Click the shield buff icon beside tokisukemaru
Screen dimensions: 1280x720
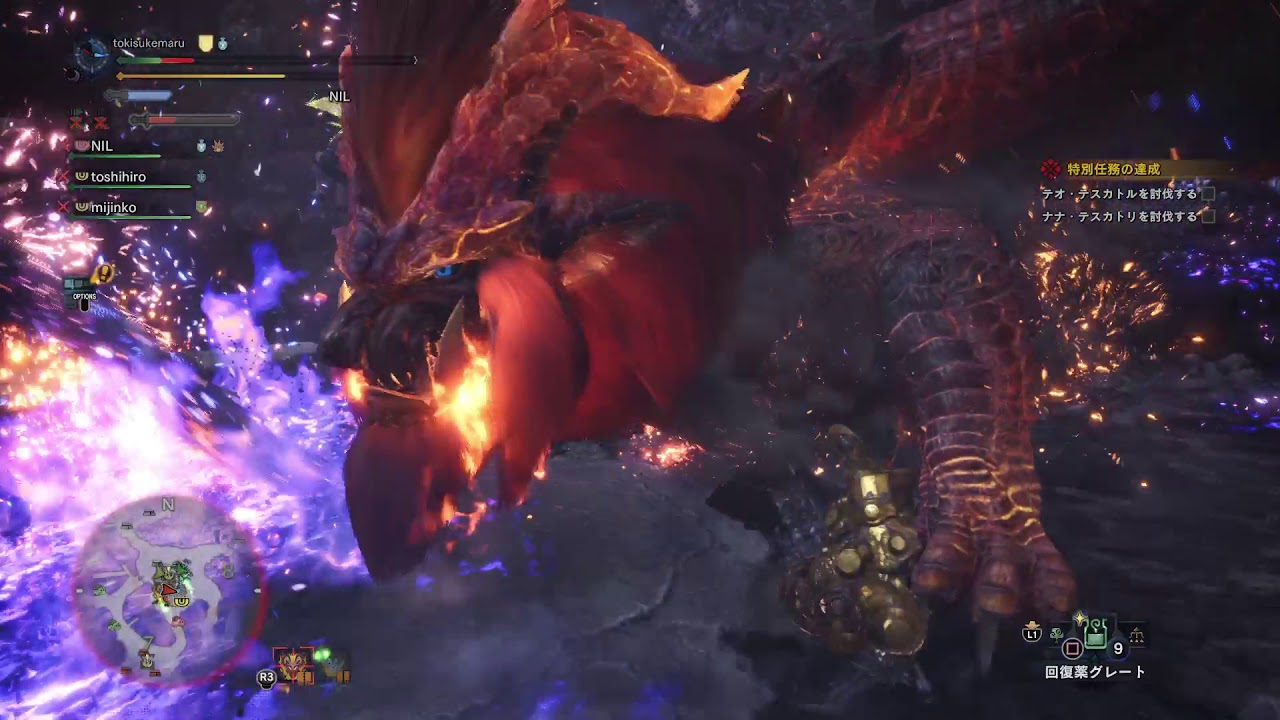coord(204,42)
